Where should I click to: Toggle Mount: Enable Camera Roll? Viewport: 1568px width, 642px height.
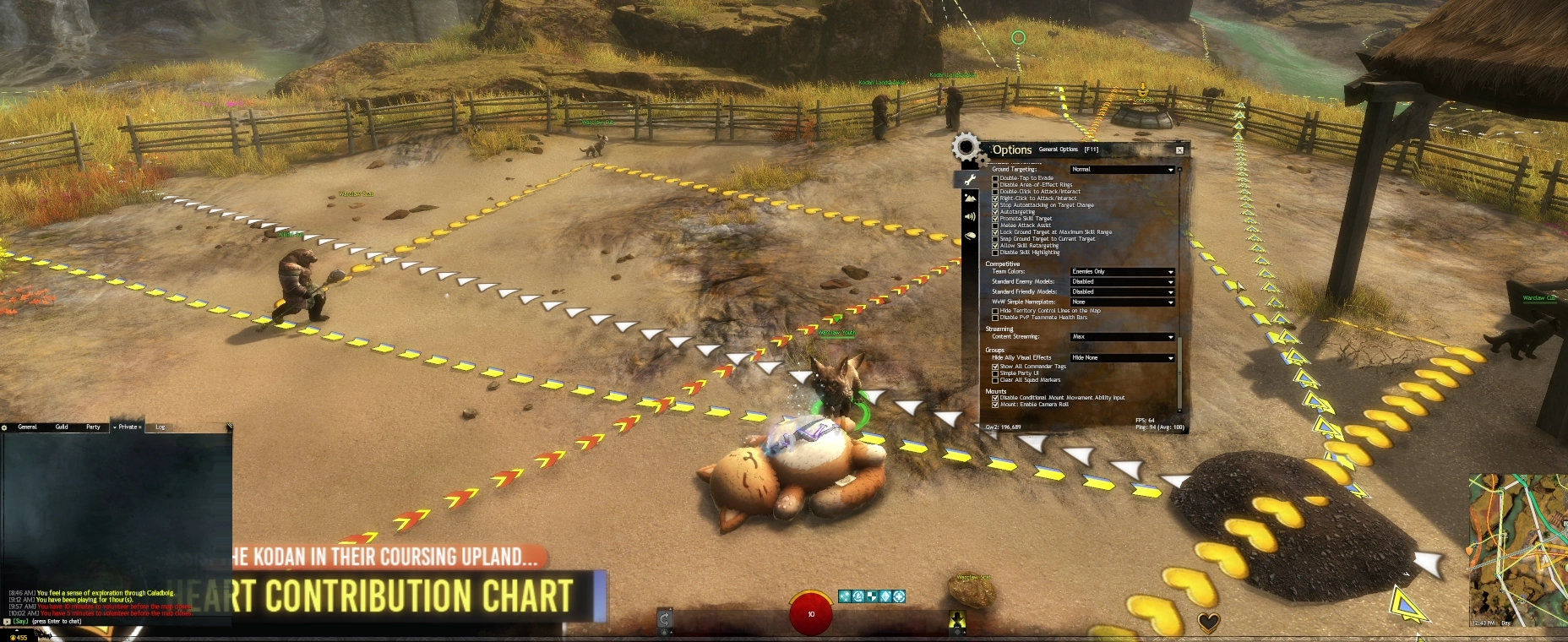995,405
